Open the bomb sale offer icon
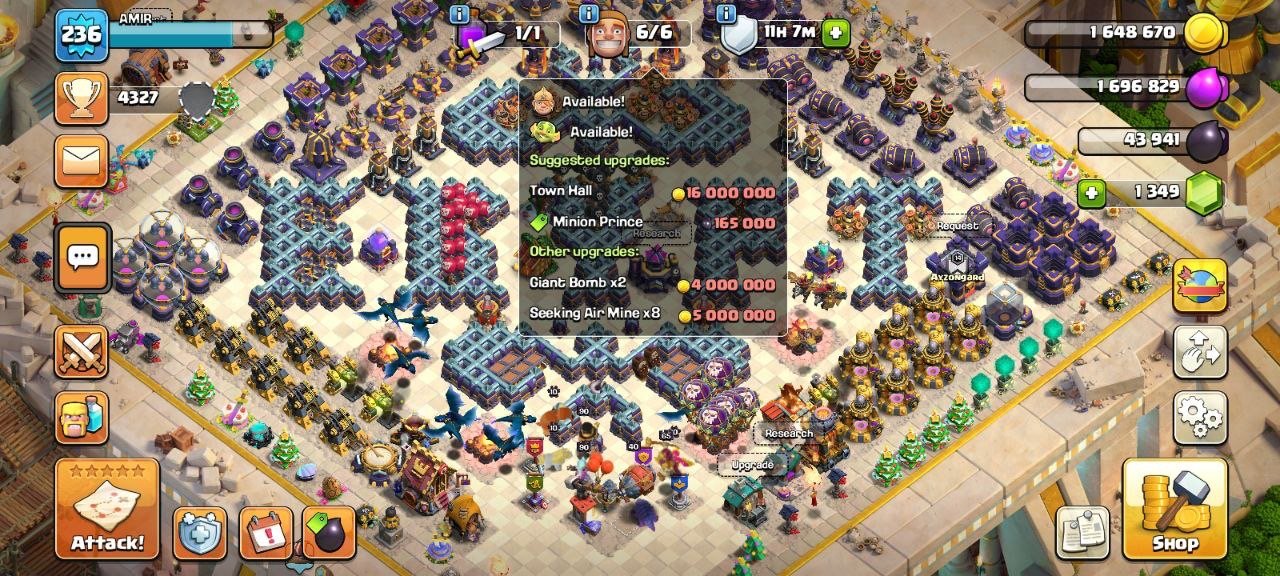Viewport: 1280px width, 576px height. pos(329,532)
